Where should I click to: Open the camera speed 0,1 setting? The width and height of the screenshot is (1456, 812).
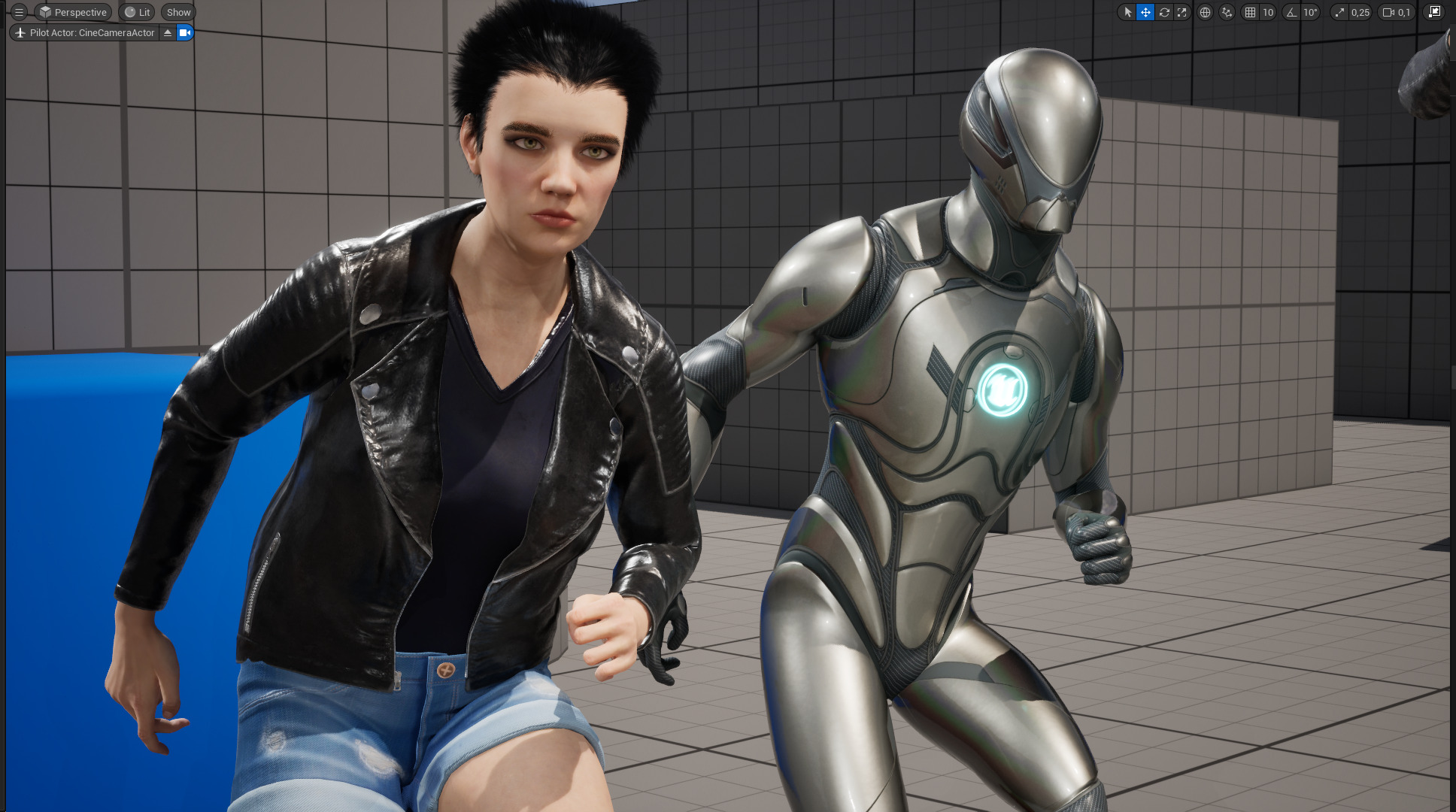click(x=1397, y=12)
